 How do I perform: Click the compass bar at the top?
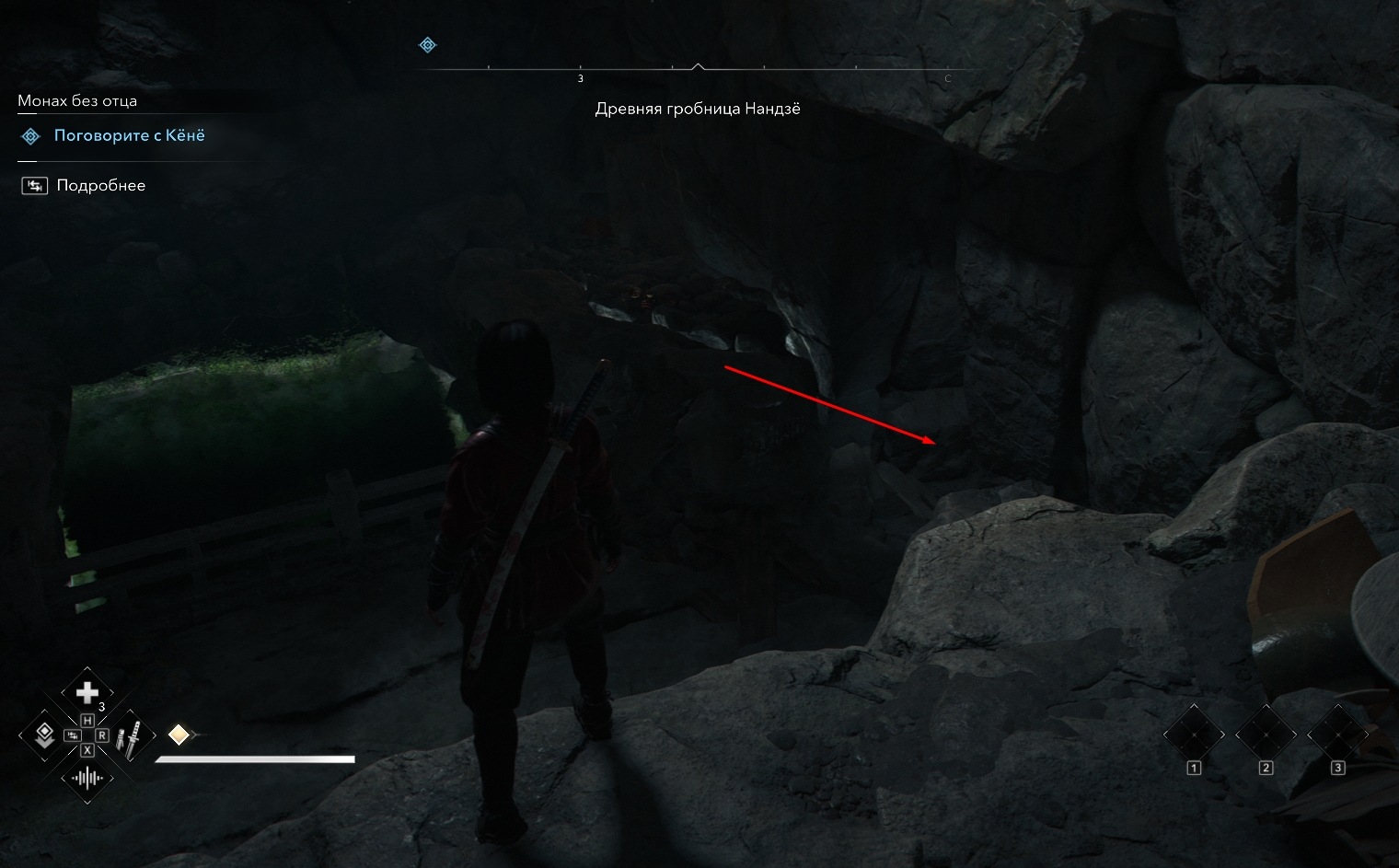coord(698,69)
